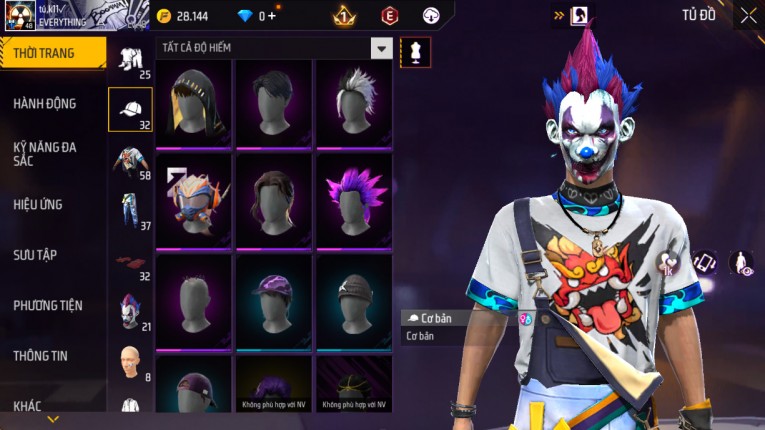Image resolution: width=765 pixels, height=430 pixels.
Task: Add diamonds with the plus button
Action: [x=271, y=16]
